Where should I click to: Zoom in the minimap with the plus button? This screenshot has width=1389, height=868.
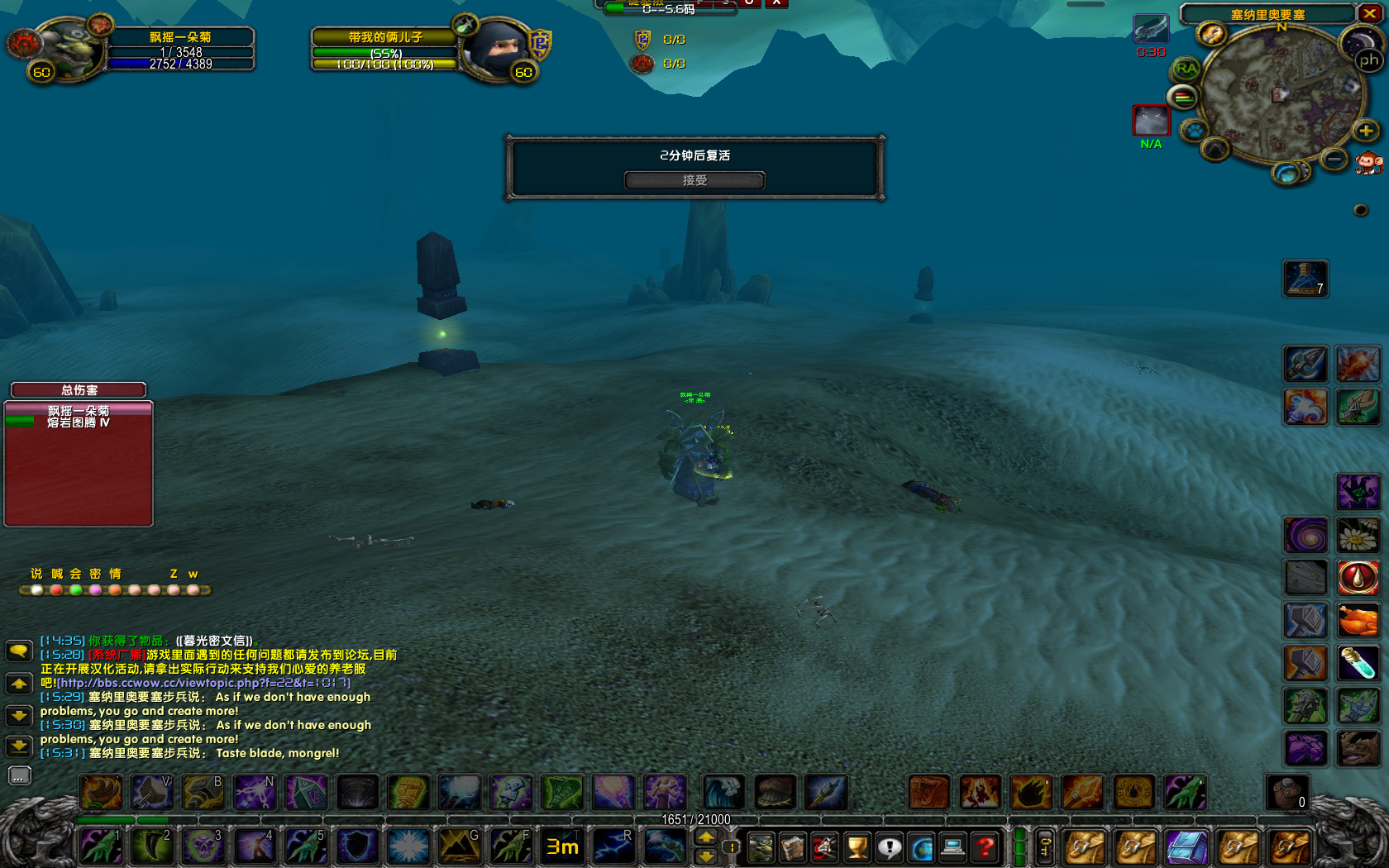1364,131
